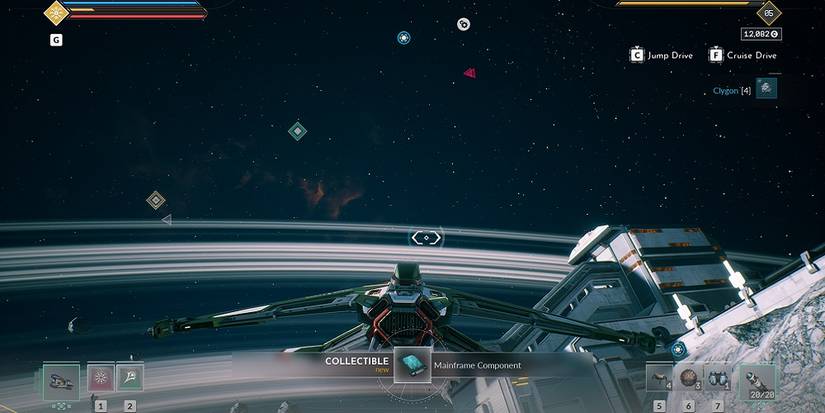Select the blue circular location marker
The image size is (825, 413).
tap(403, 38)
